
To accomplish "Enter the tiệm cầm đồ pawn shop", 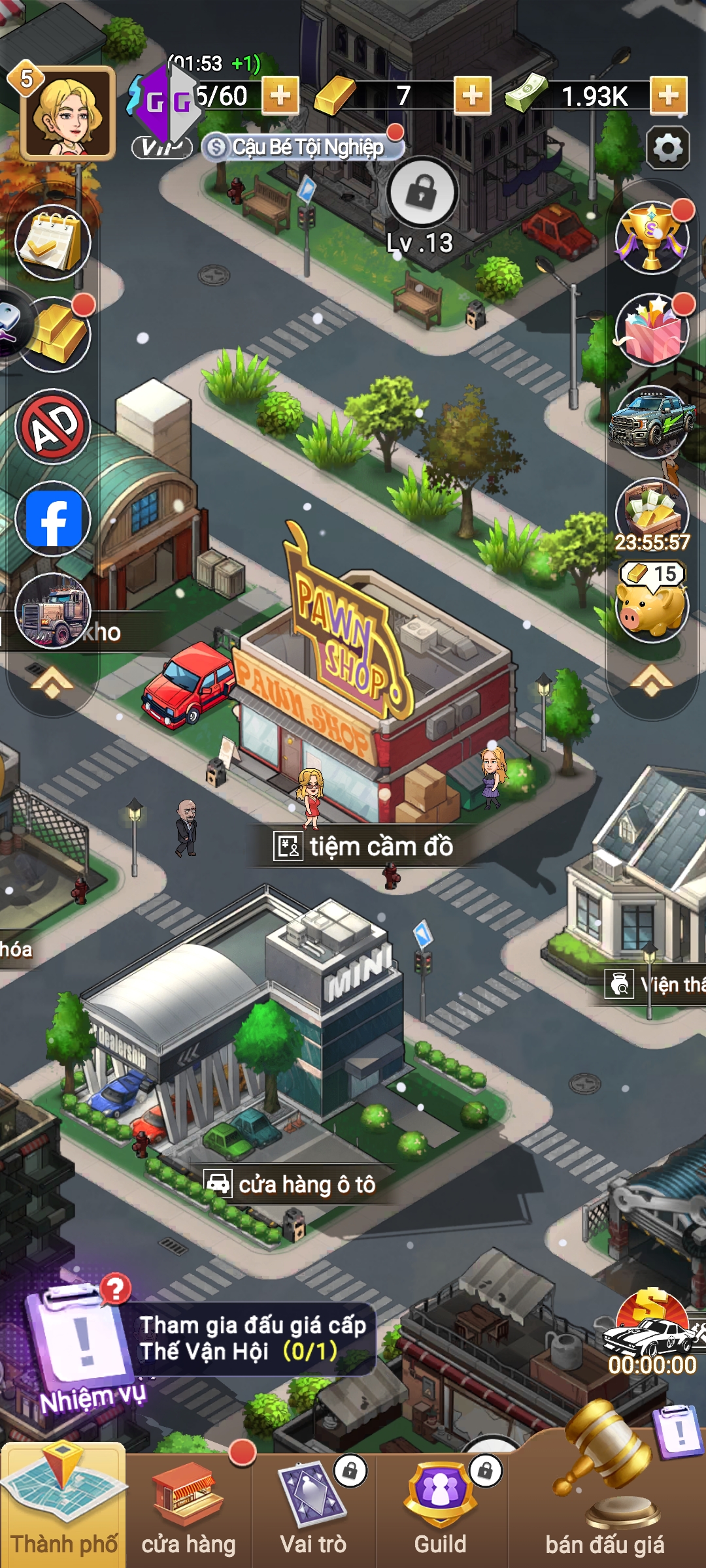I will [363, 845].
